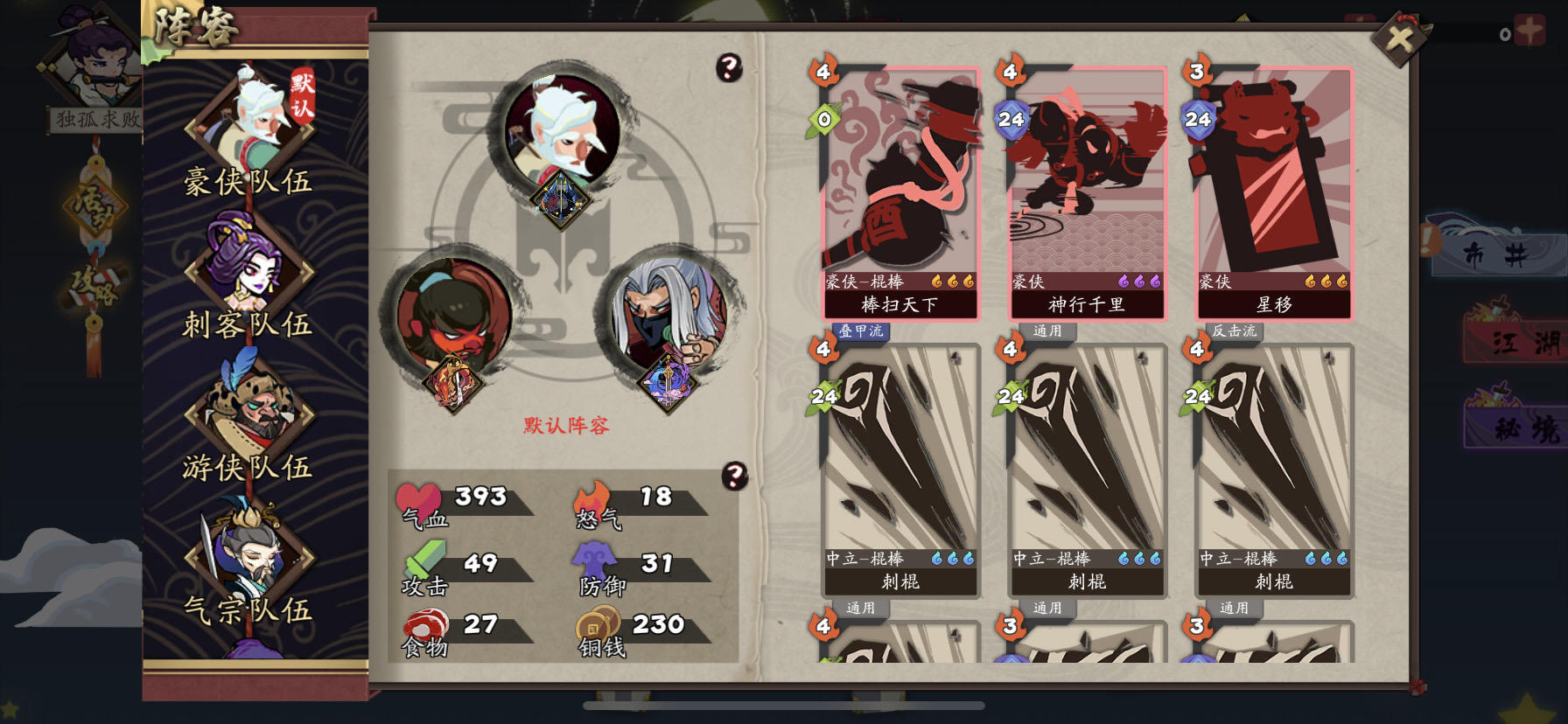Switch to the 刺客队伍 team

[x=249, y=324]
